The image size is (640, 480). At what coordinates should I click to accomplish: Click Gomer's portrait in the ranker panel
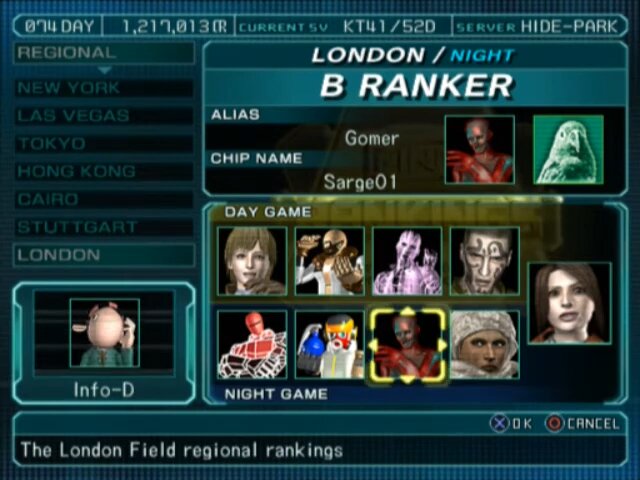tap(479, 150)
